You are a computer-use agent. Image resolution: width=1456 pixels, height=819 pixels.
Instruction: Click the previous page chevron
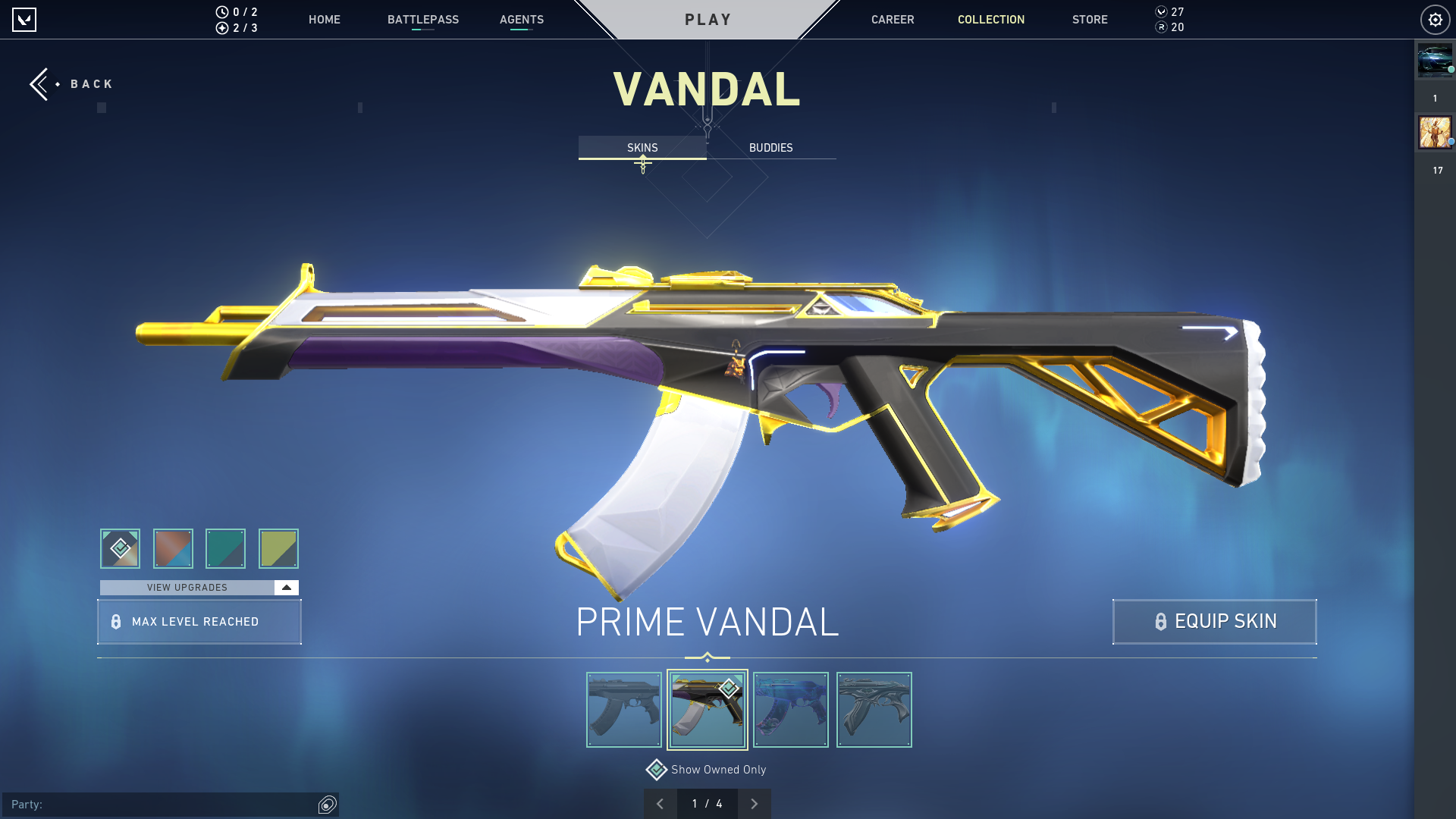(x=661, y=803)
